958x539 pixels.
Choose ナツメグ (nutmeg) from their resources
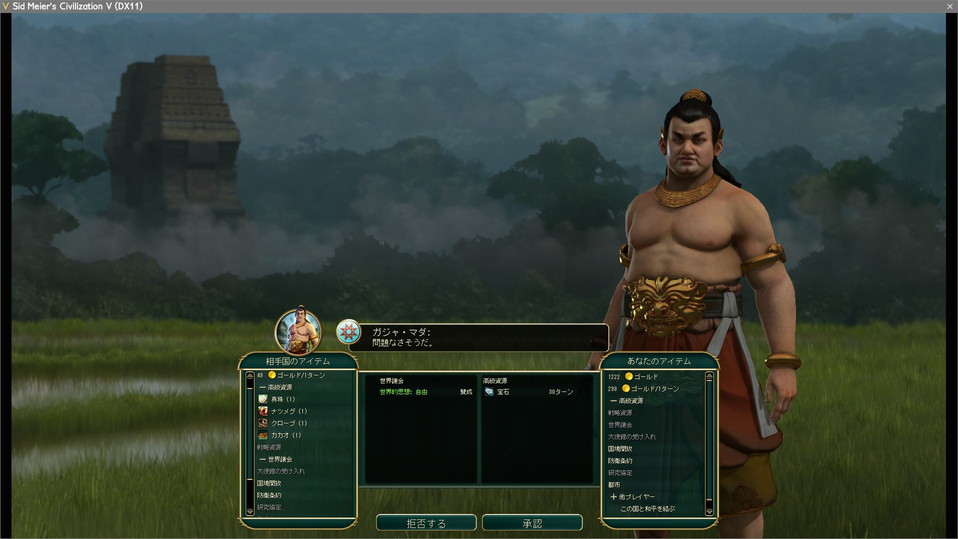pyautogui.click(x=288, y=411)
